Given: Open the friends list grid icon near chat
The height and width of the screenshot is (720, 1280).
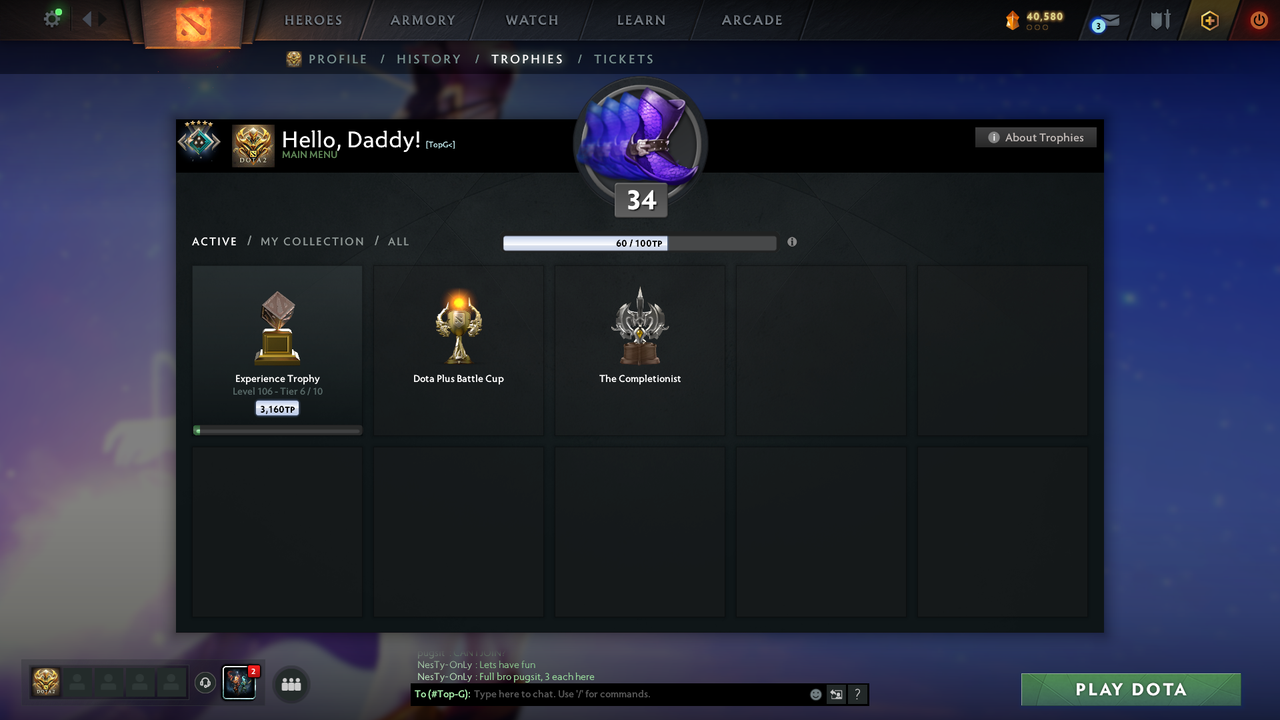Looking at the screenshot, I should pos(290,684).
